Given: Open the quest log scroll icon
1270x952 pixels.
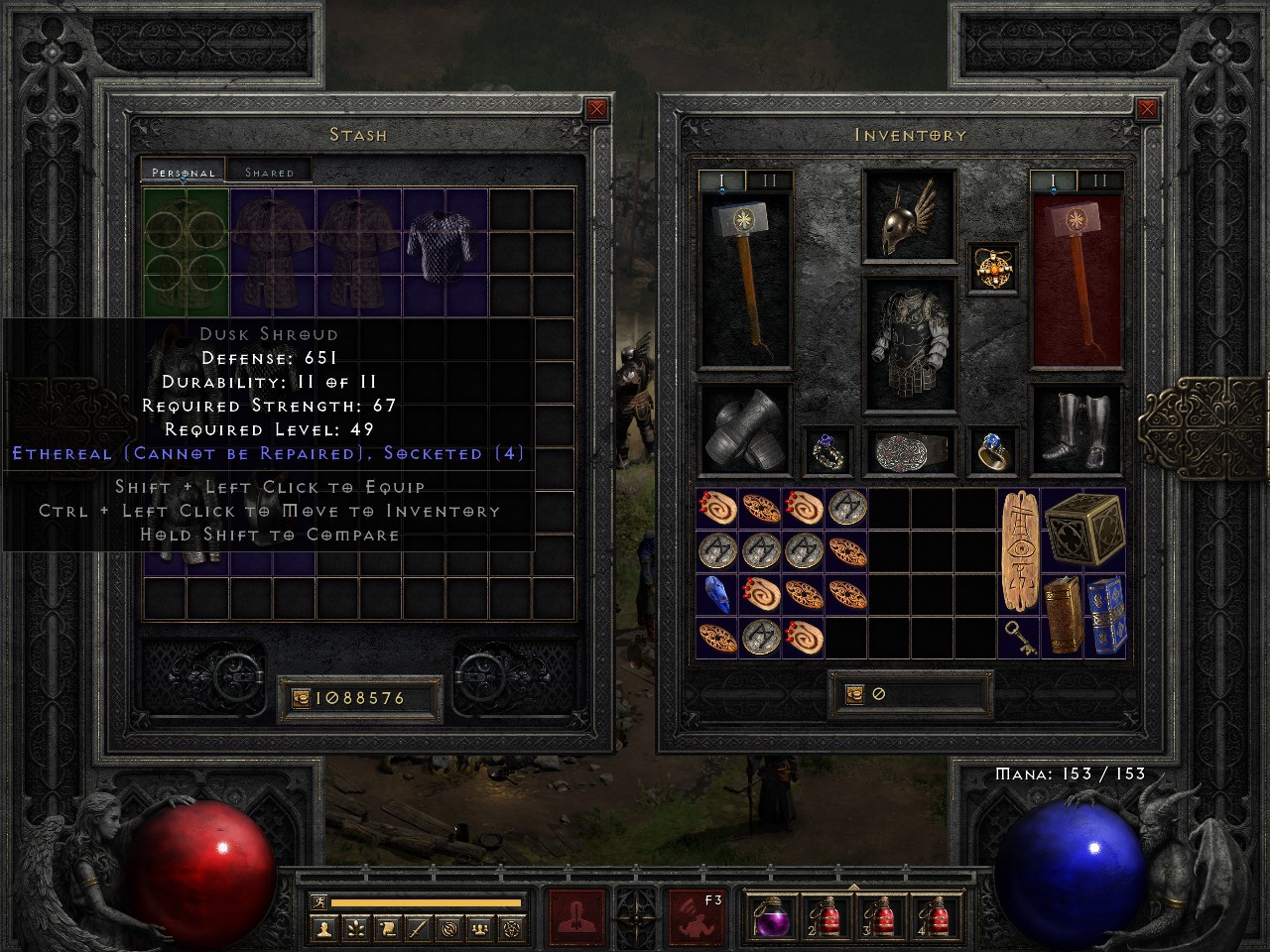Looking at the screenshot, I should pos(387,927).
